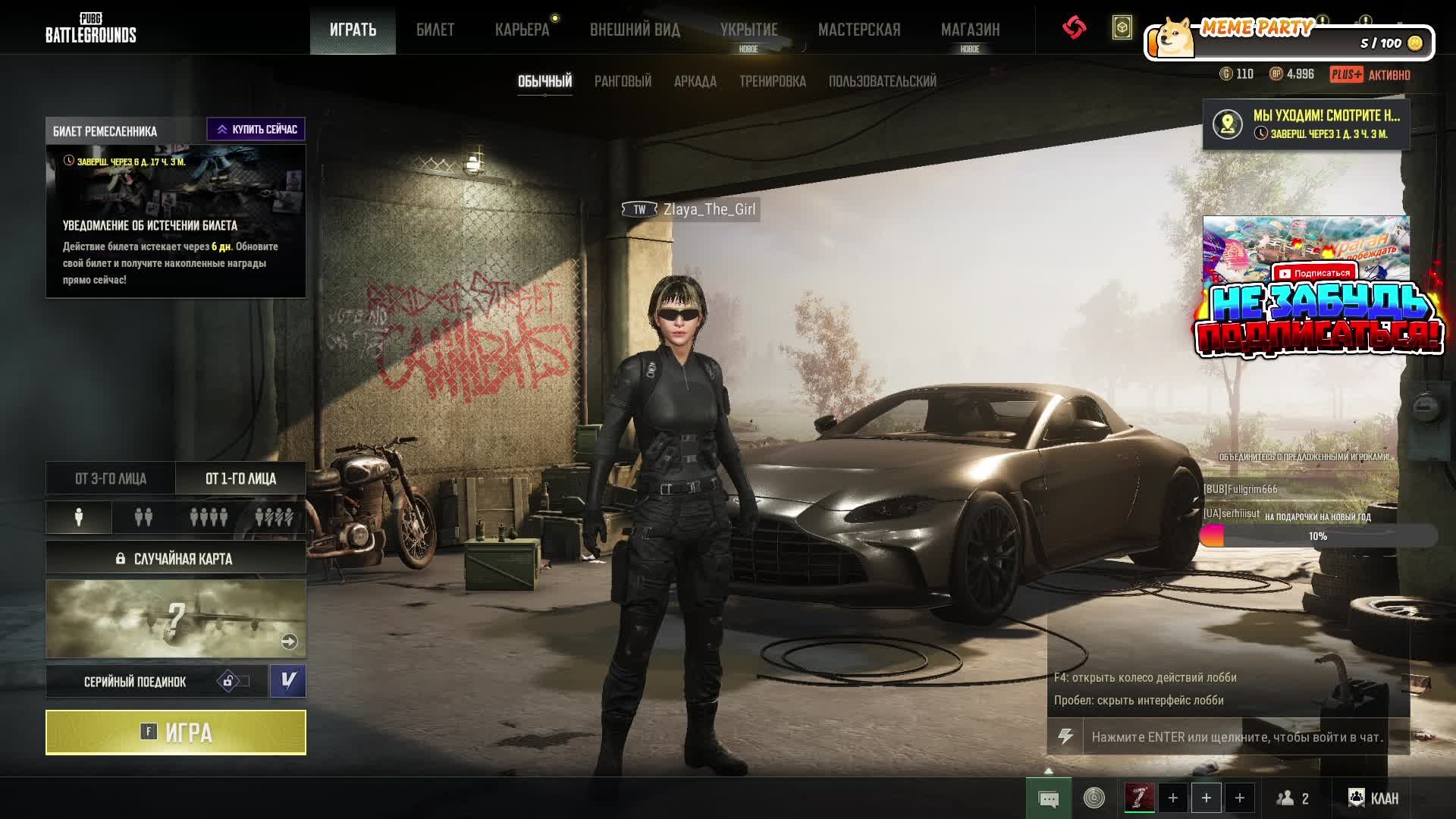Screen dimensions: 1456x819
Task: Pick the duo two-player team size
Action: tap(143, 517)
